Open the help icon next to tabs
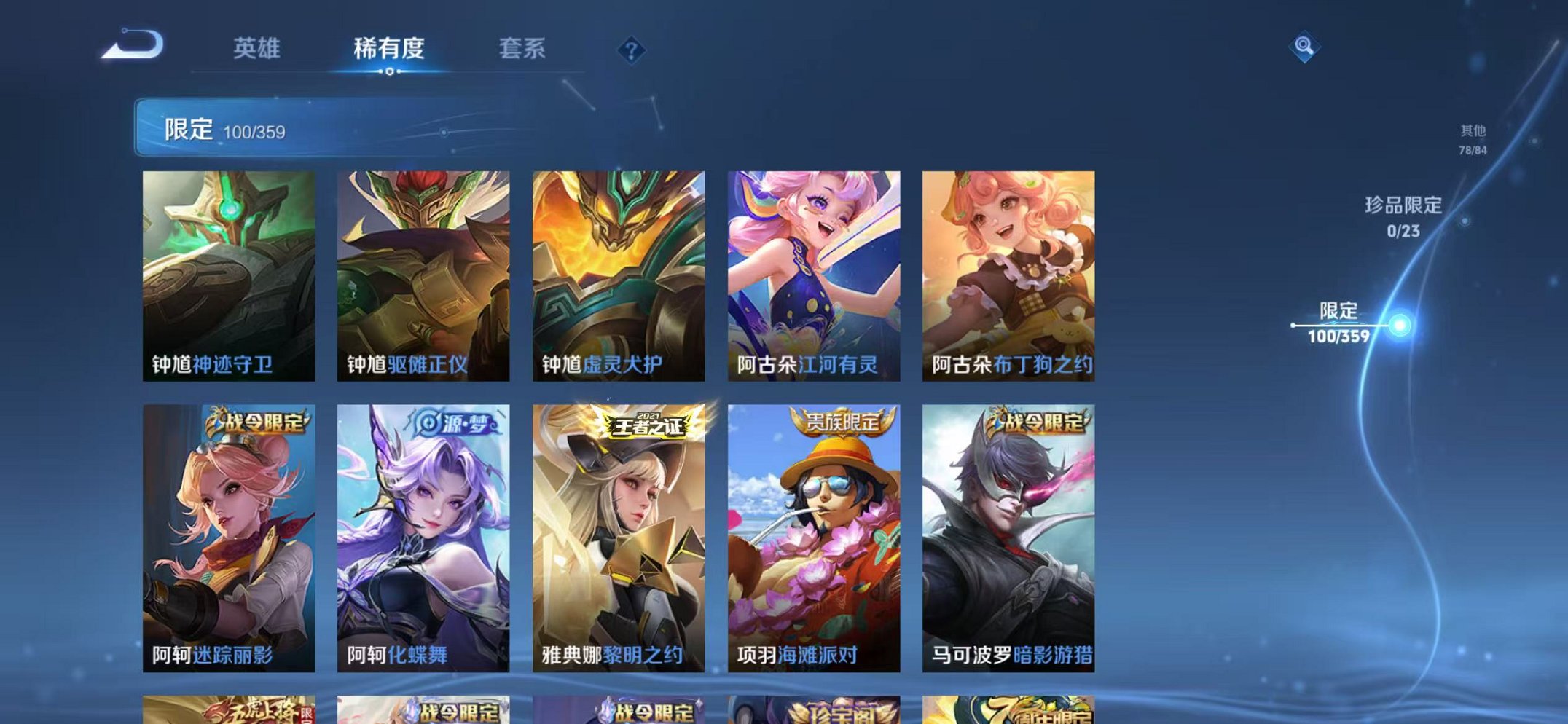This screenshot has height=724, width=1568. coord(631,50)
